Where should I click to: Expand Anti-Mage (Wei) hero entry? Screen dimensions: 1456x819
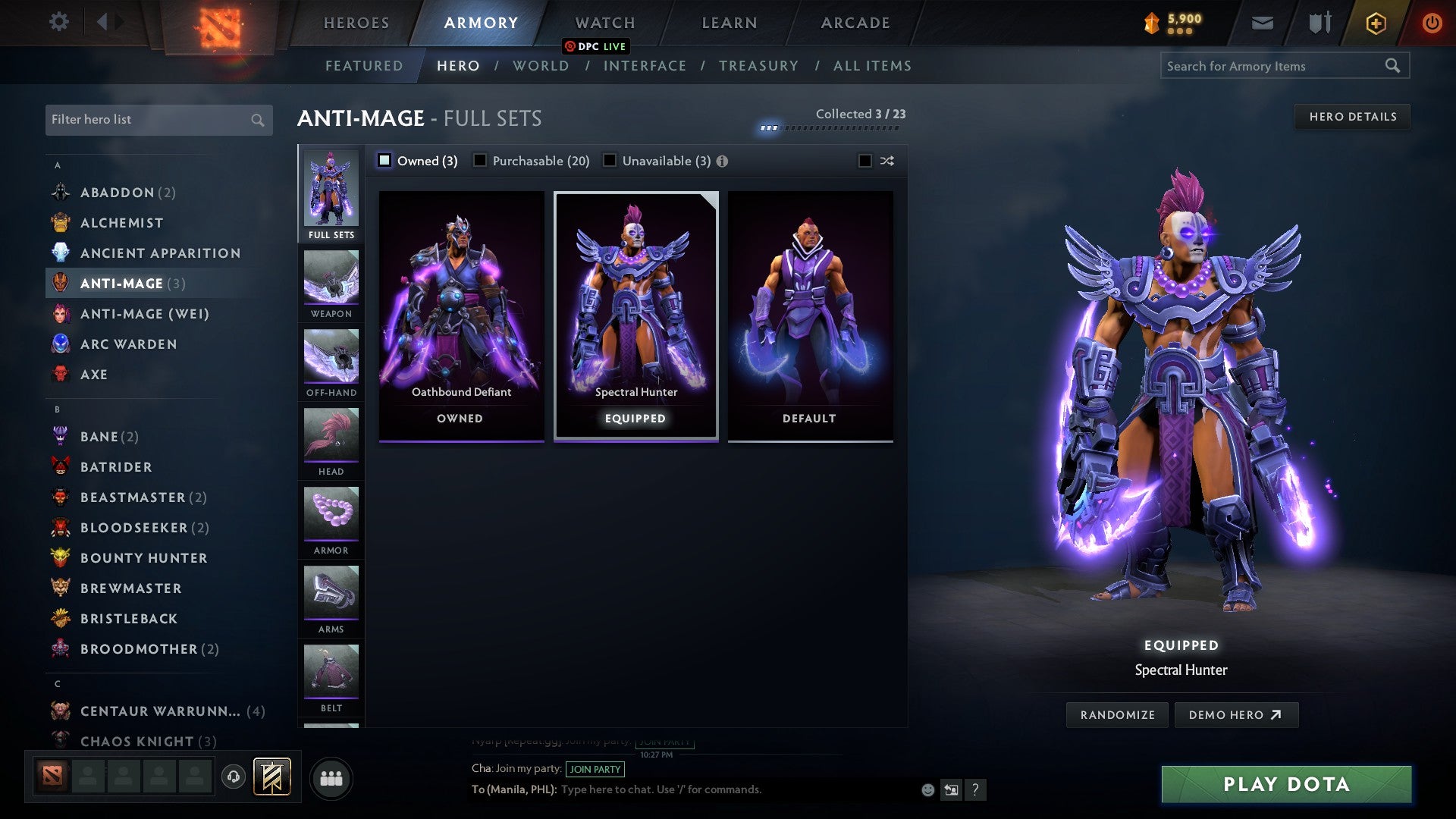coord(143,313)
